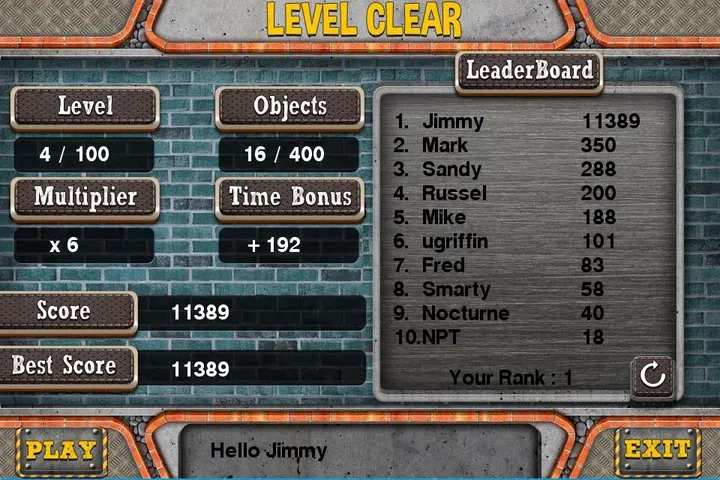The width and height of the screenshot is (720, 480).
Task: Select Jimmy's row in the leaderboard
Action: coord(516,122)
